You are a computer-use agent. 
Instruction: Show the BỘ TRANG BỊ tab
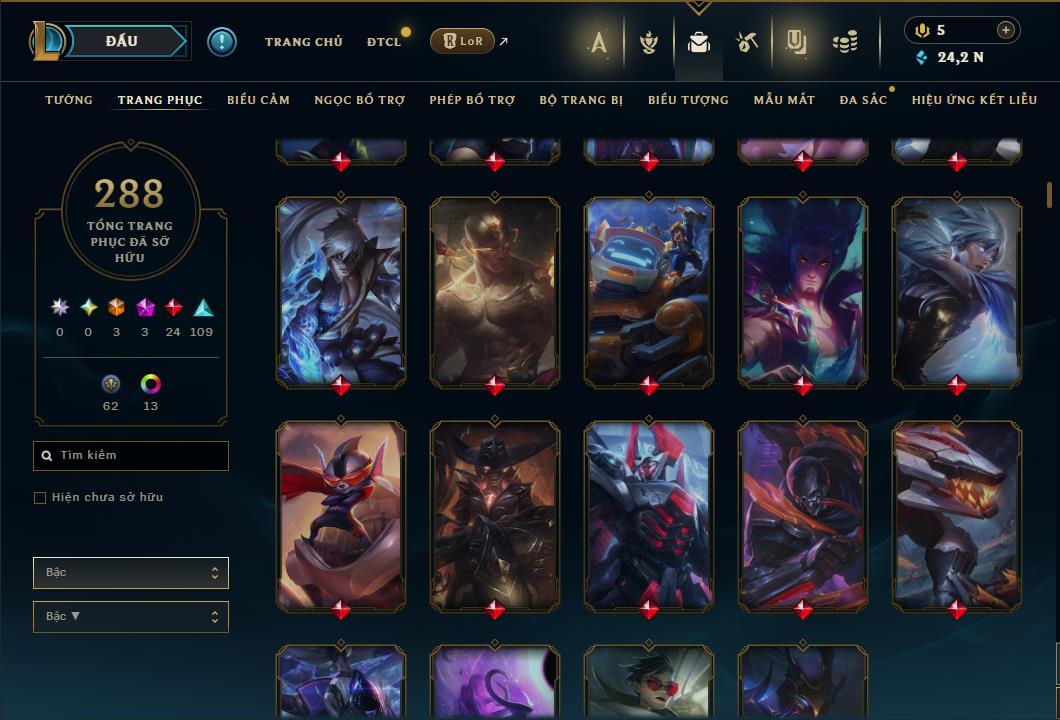point(581,100)
